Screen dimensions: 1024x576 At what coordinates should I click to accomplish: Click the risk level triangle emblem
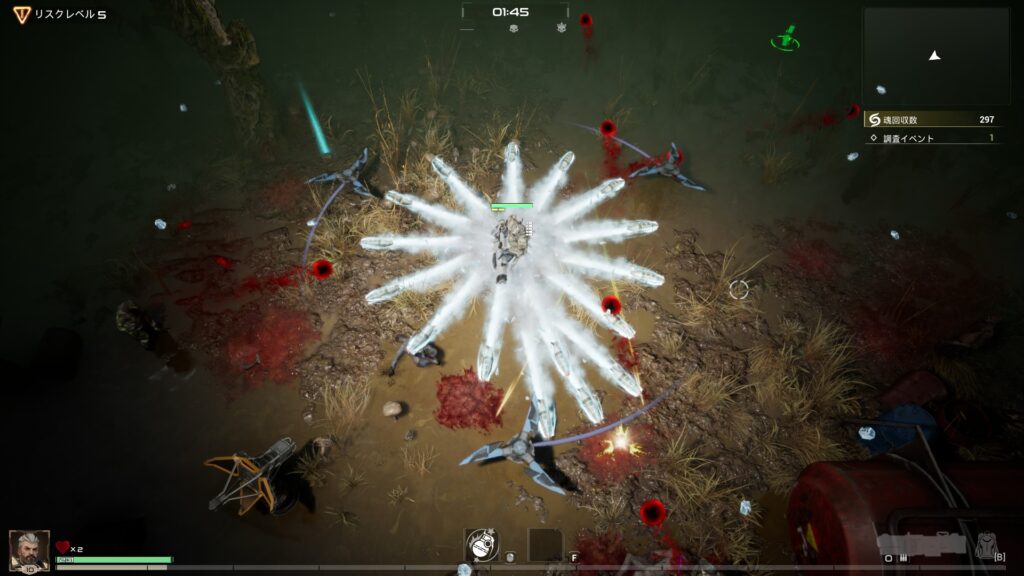(21, 14)
